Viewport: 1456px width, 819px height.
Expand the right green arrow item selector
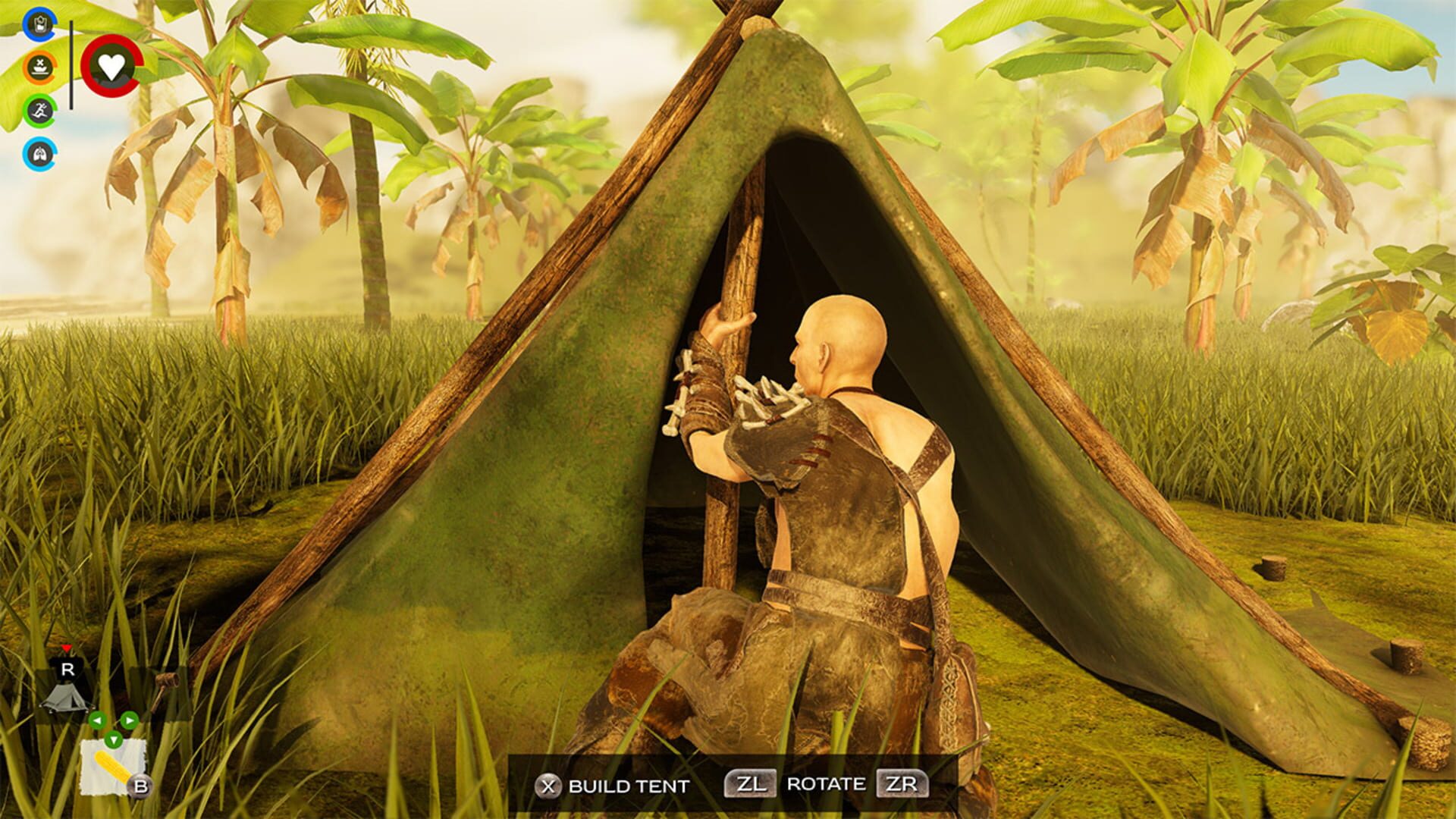[x=130, y=720]
